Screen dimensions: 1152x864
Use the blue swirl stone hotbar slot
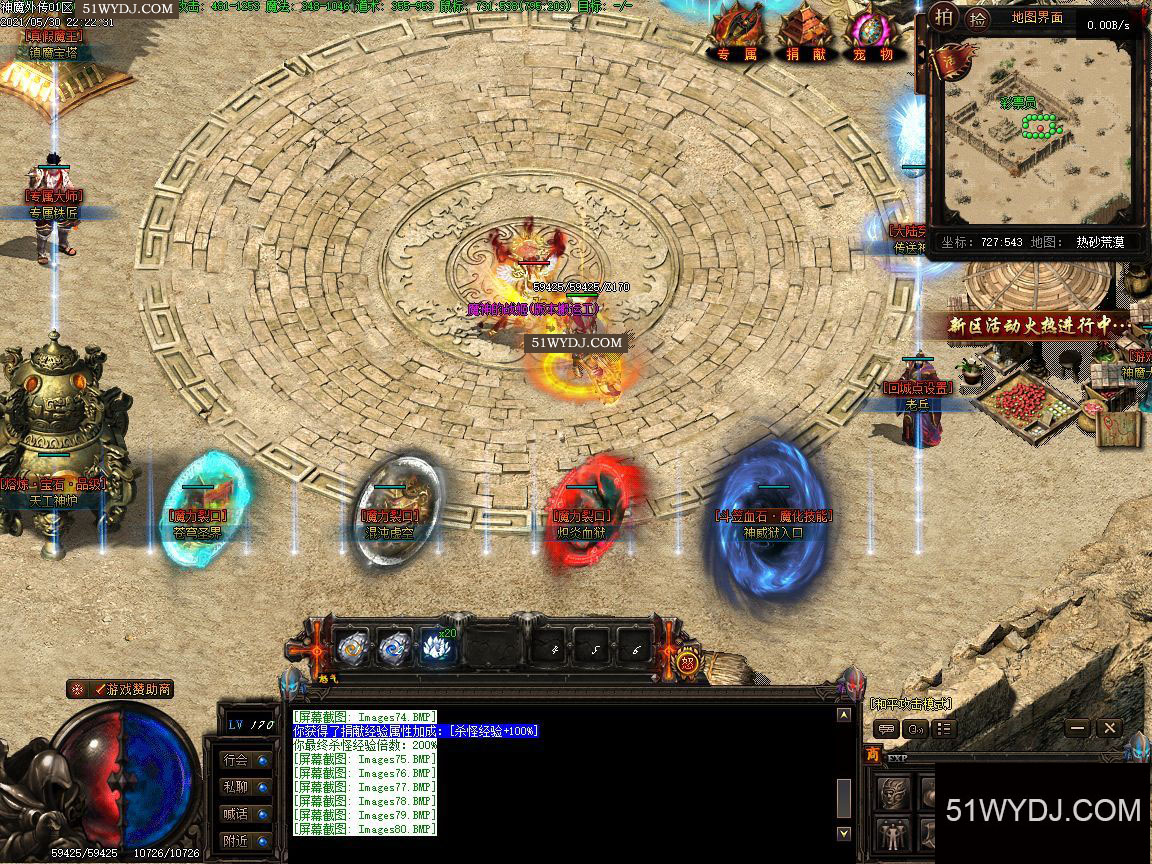click(394, 648)
